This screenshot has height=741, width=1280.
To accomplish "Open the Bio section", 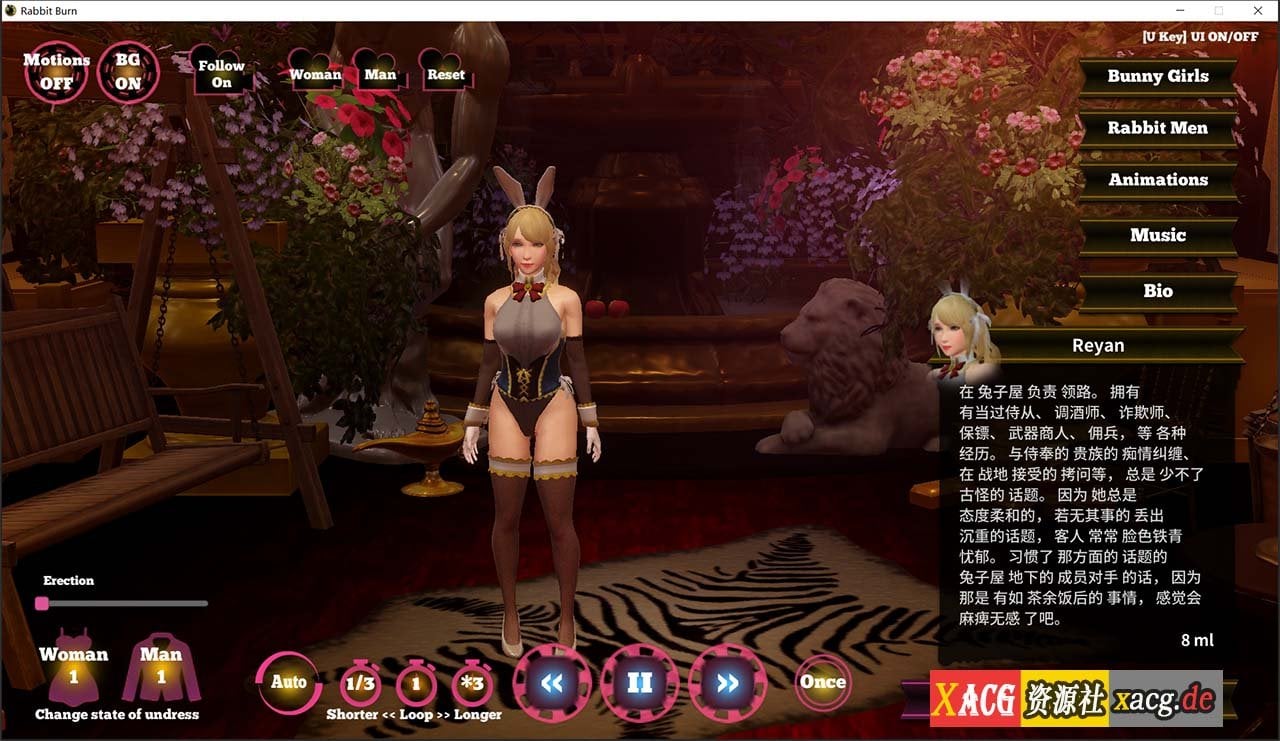I will (x=1158, y=291).
